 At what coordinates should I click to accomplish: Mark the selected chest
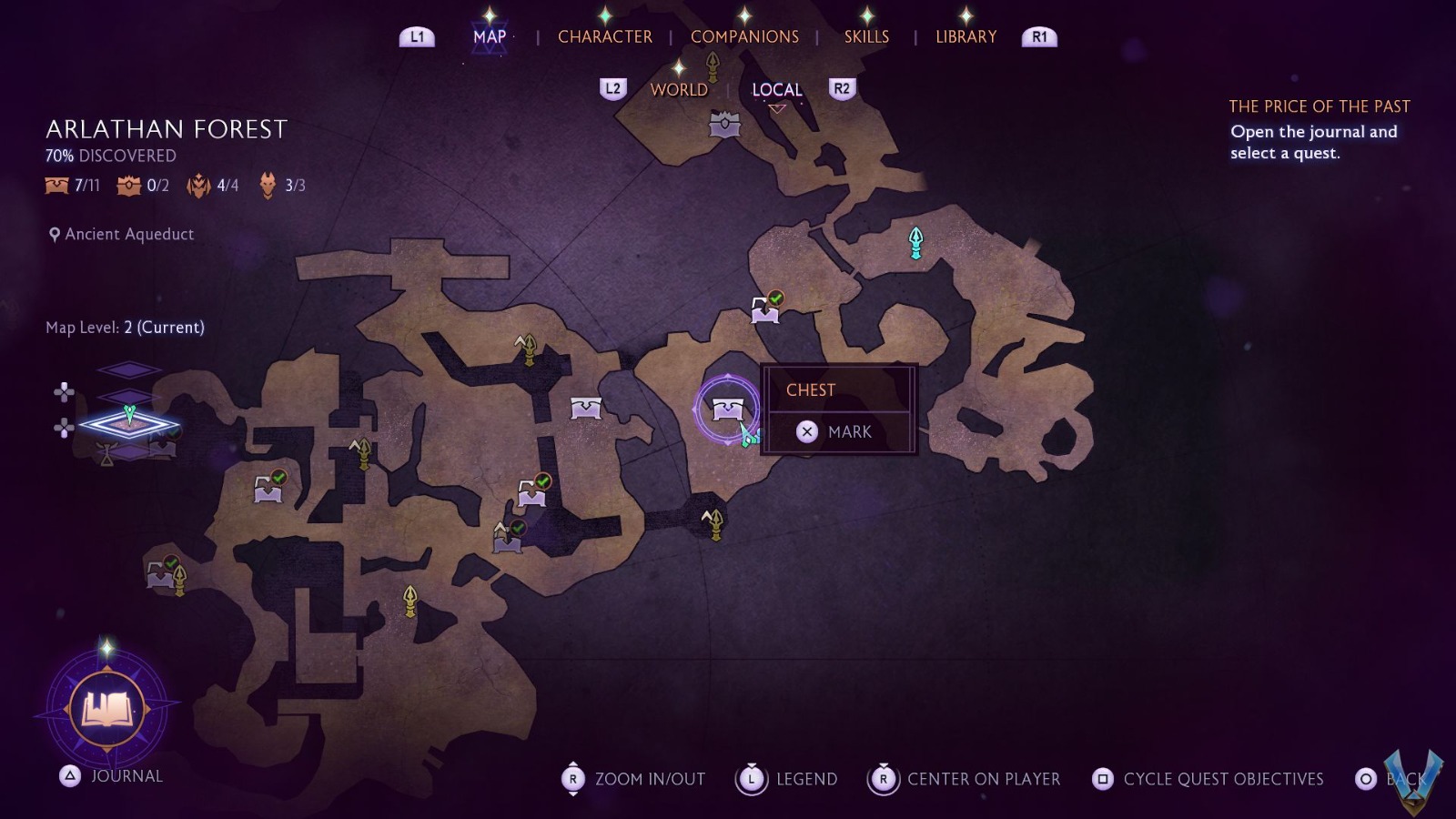[838, 432]
